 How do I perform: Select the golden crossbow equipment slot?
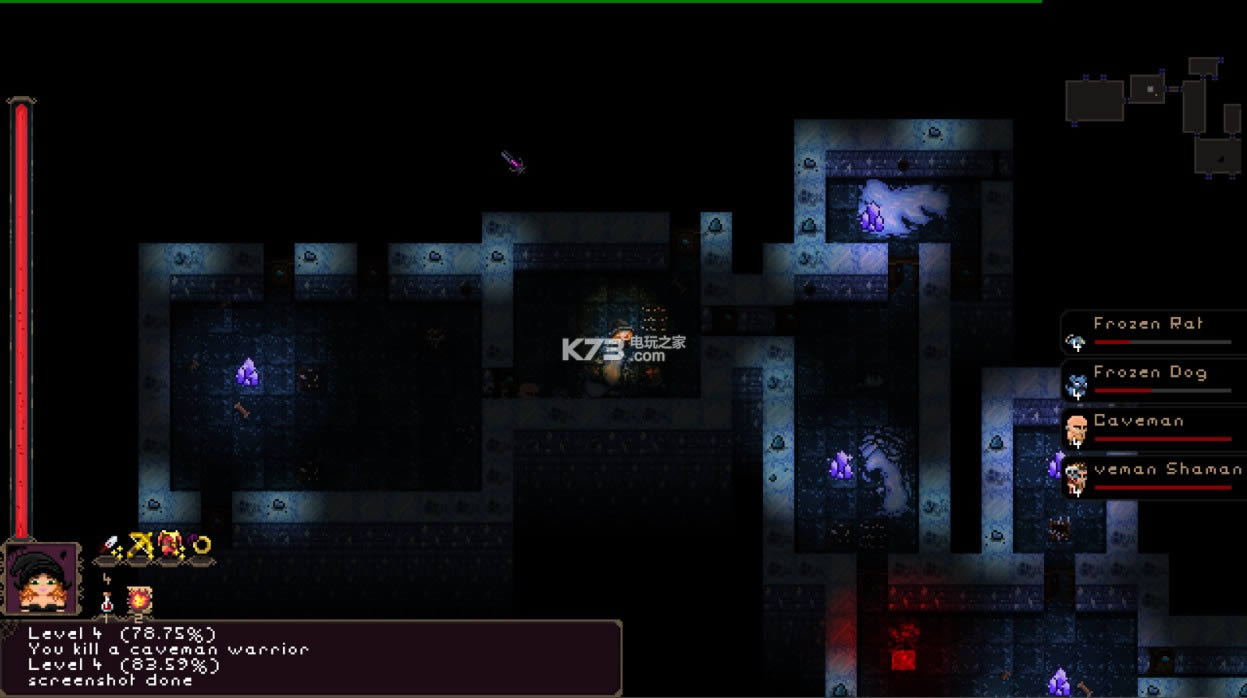140,546
